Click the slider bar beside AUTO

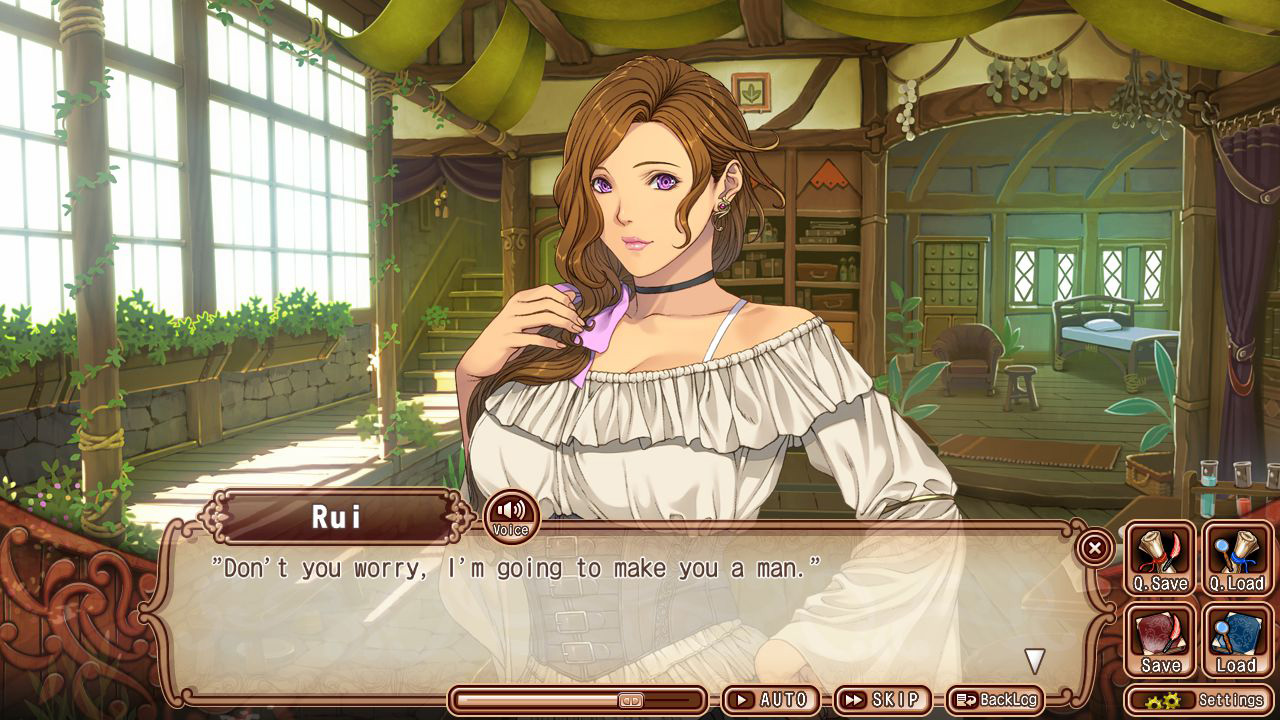tap(579, 700)
